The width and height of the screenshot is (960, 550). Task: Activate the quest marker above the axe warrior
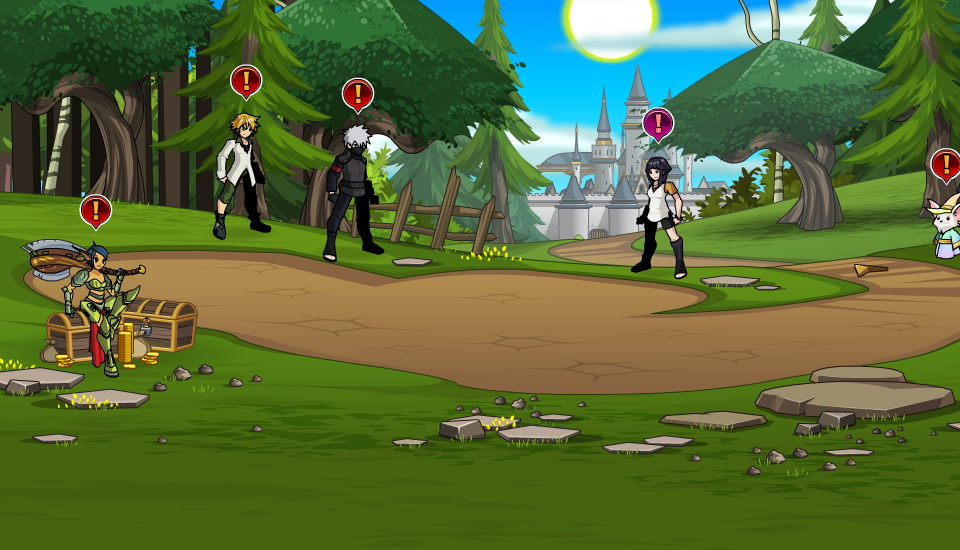(x=95, y=210)
